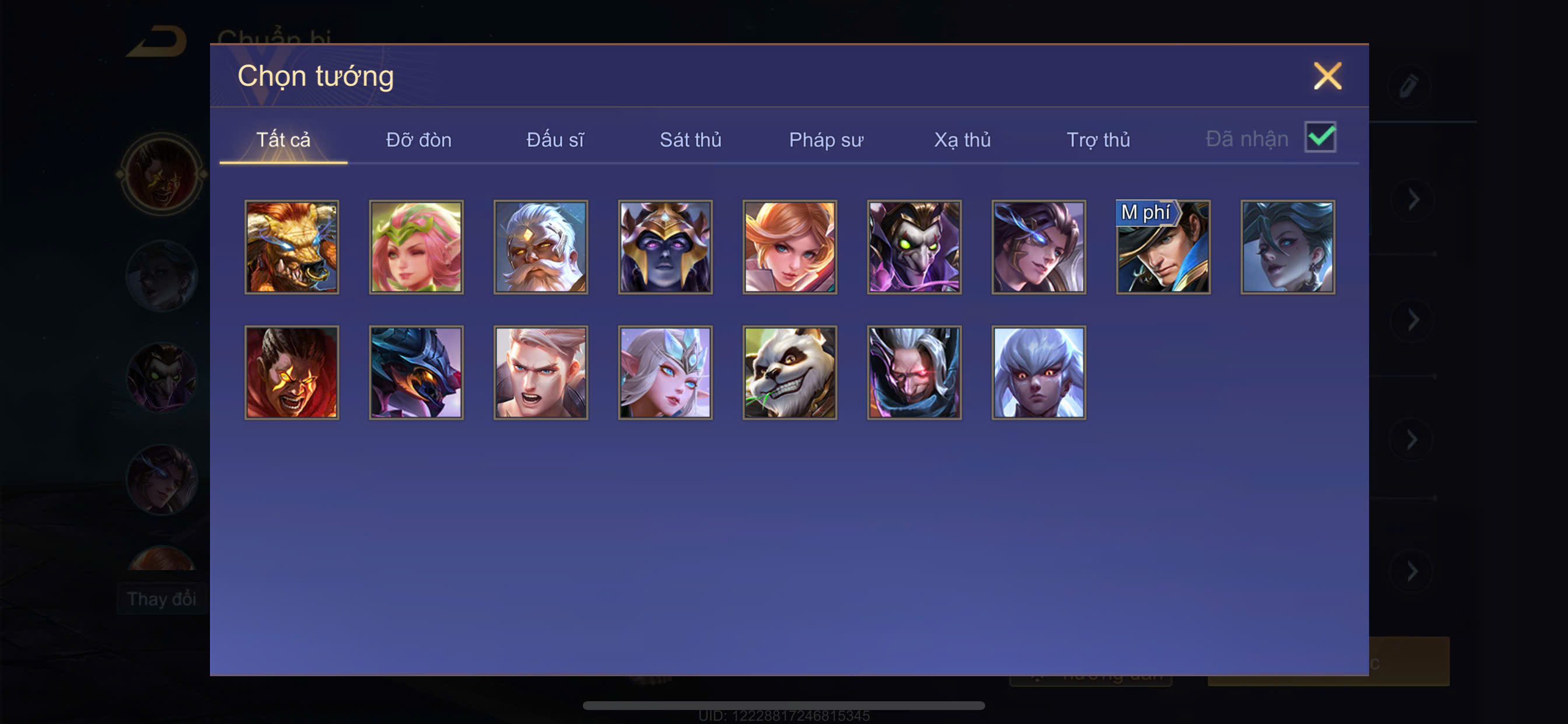Select the Tất cả tab

pos(283,140)
